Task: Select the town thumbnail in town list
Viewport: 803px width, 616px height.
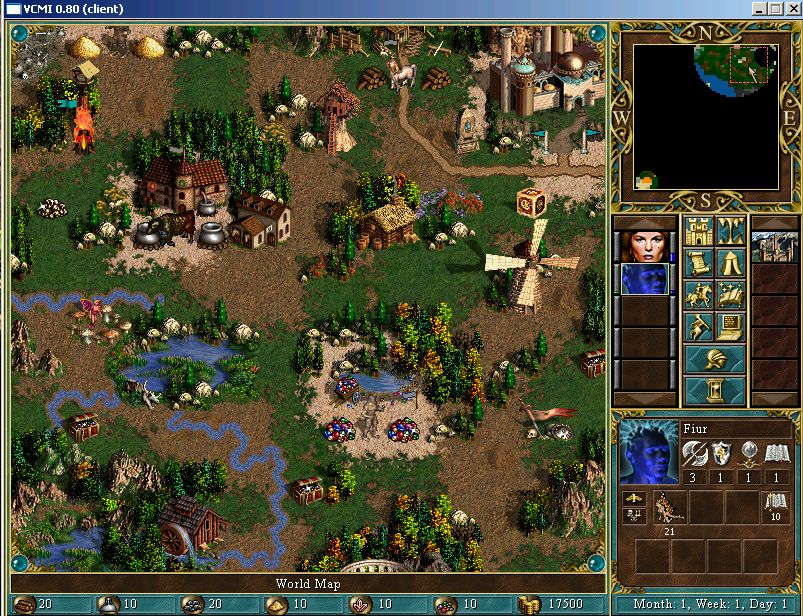Action: click(774, 247)
